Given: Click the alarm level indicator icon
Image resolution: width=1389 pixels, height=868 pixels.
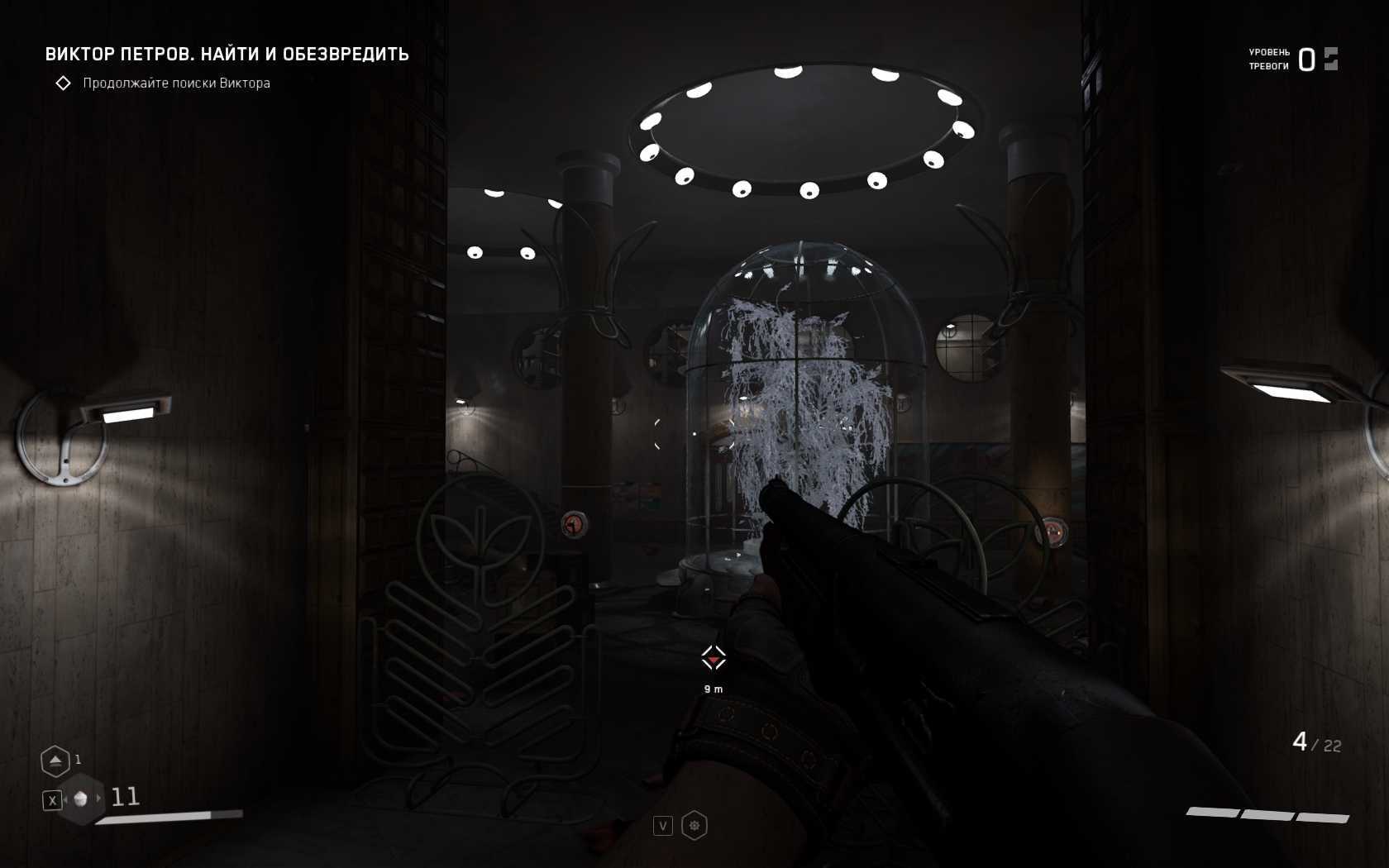Looking at the screenshot, I should tap(1330, 59).
